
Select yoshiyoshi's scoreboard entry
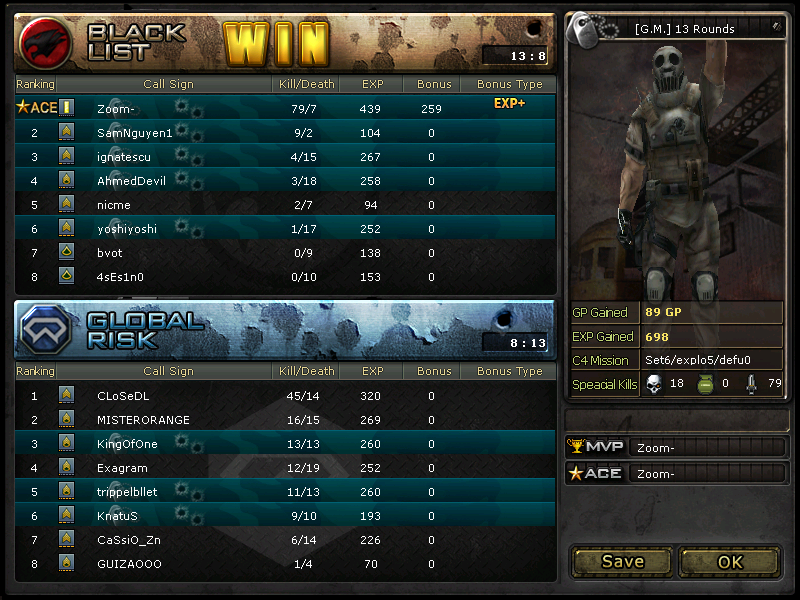(x=127, y=228)
